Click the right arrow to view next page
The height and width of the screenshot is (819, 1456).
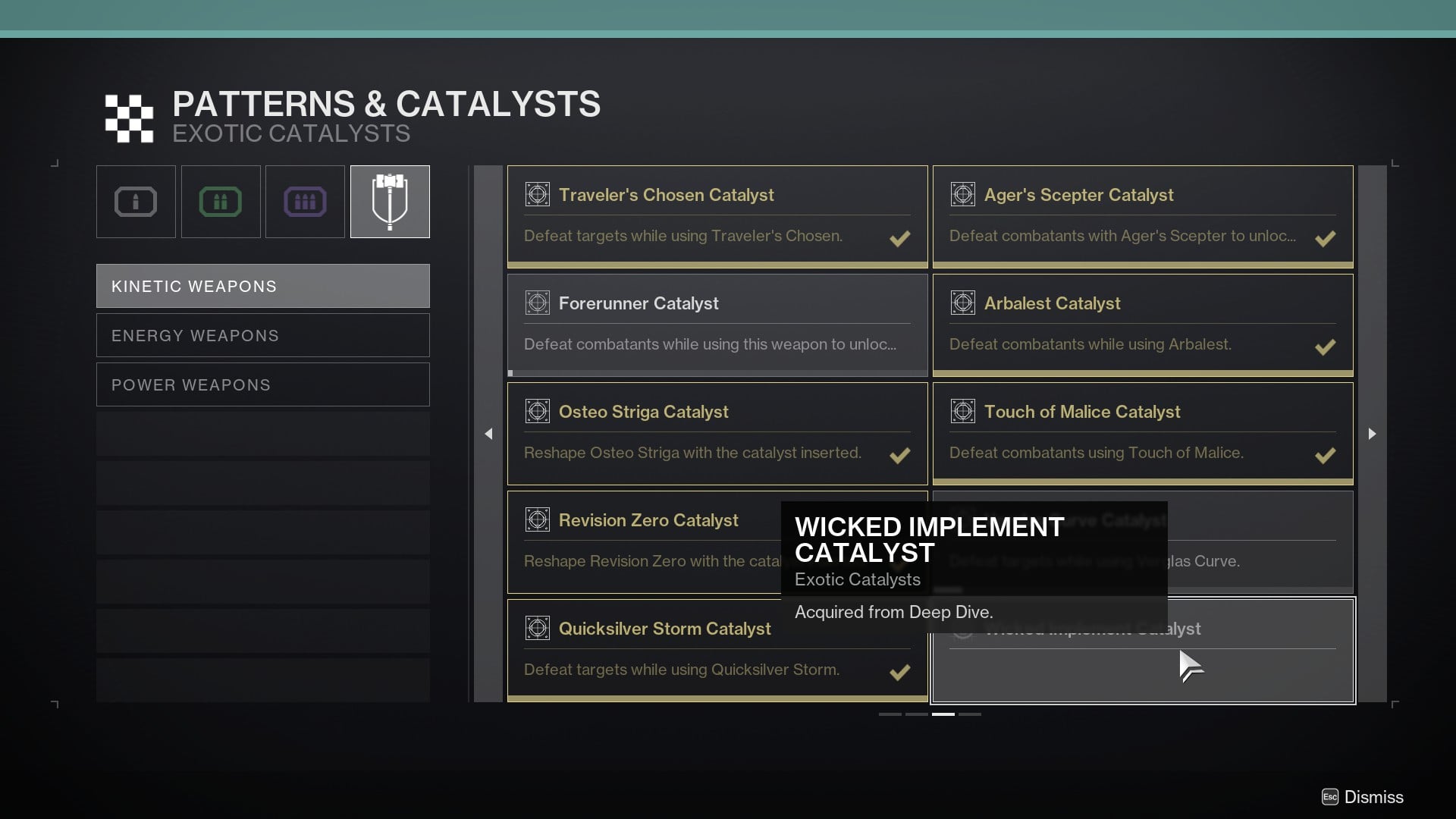pyautogui.click(x=1371, y=434)
